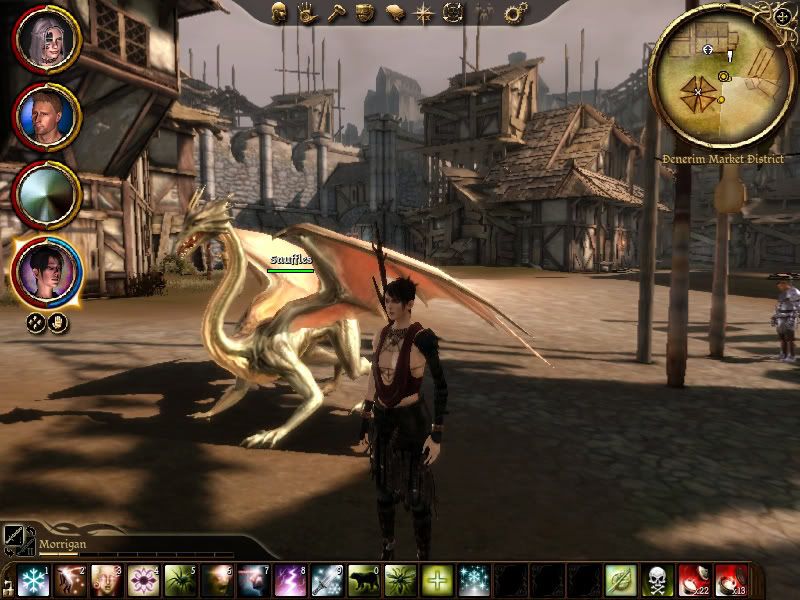Open the game menu gear icon
800x600 pixels.
[x=515, y=13]
